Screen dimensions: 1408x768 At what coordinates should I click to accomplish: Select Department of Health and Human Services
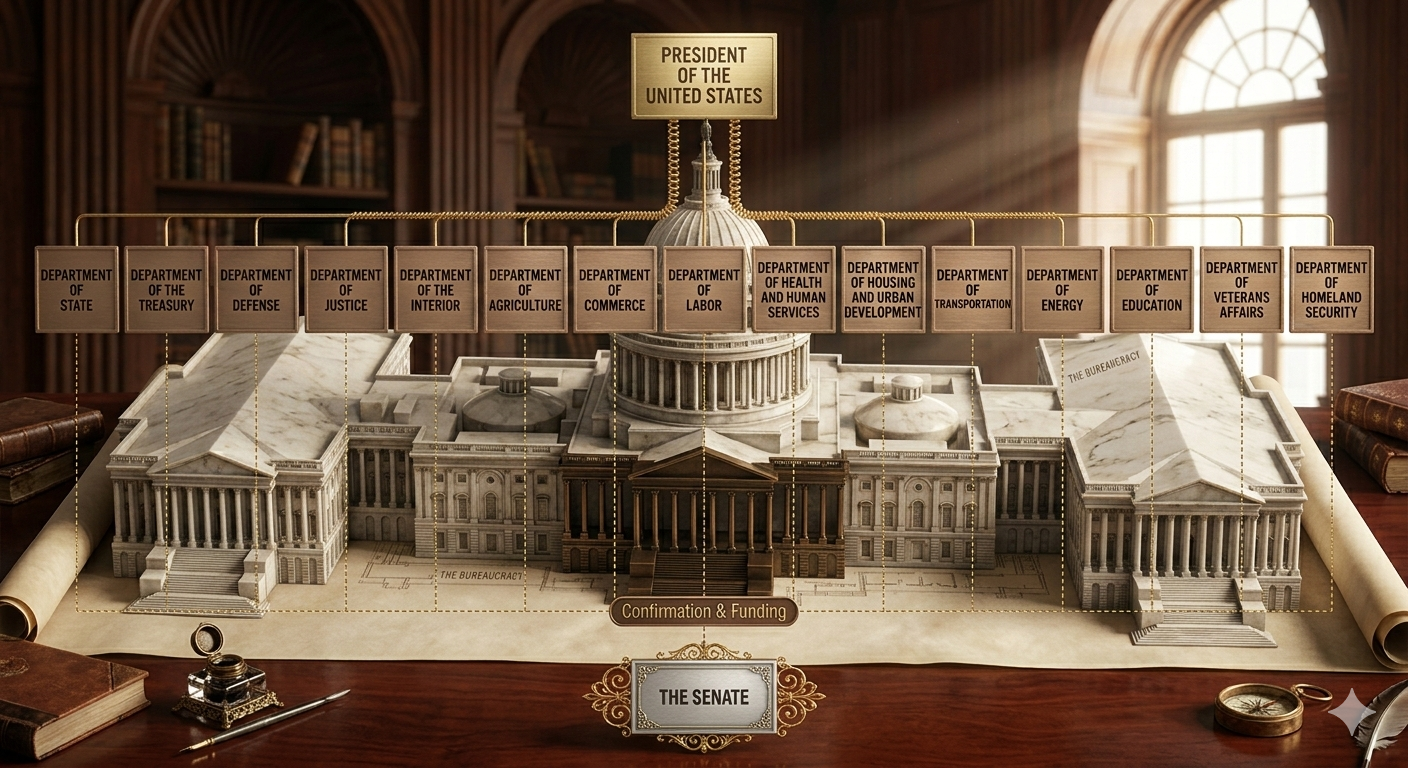pos(793,289)
